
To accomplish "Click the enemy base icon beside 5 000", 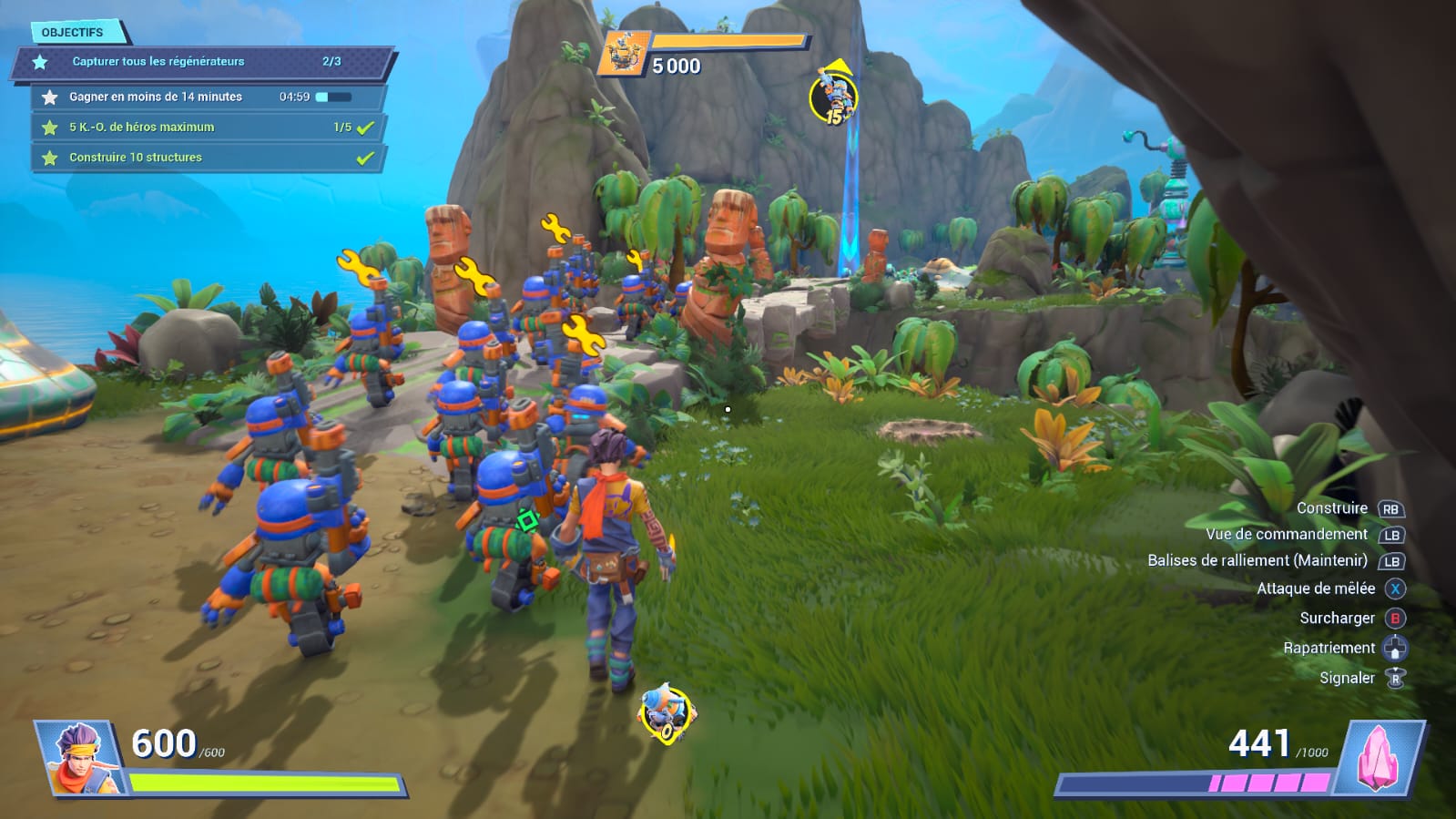I will tap(625, 53).
